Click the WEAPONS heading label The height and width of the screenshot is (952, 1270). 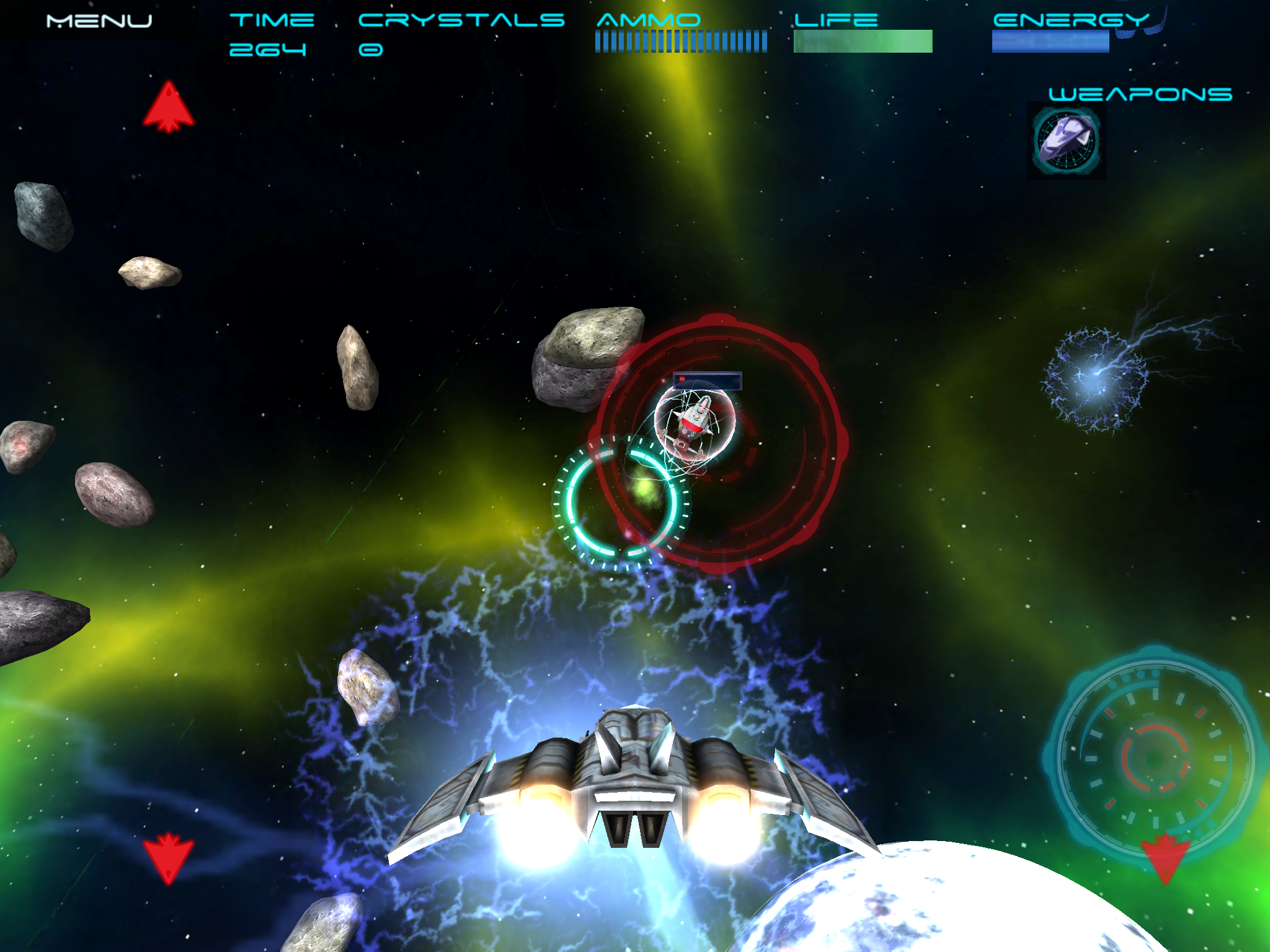(1140, 94)
